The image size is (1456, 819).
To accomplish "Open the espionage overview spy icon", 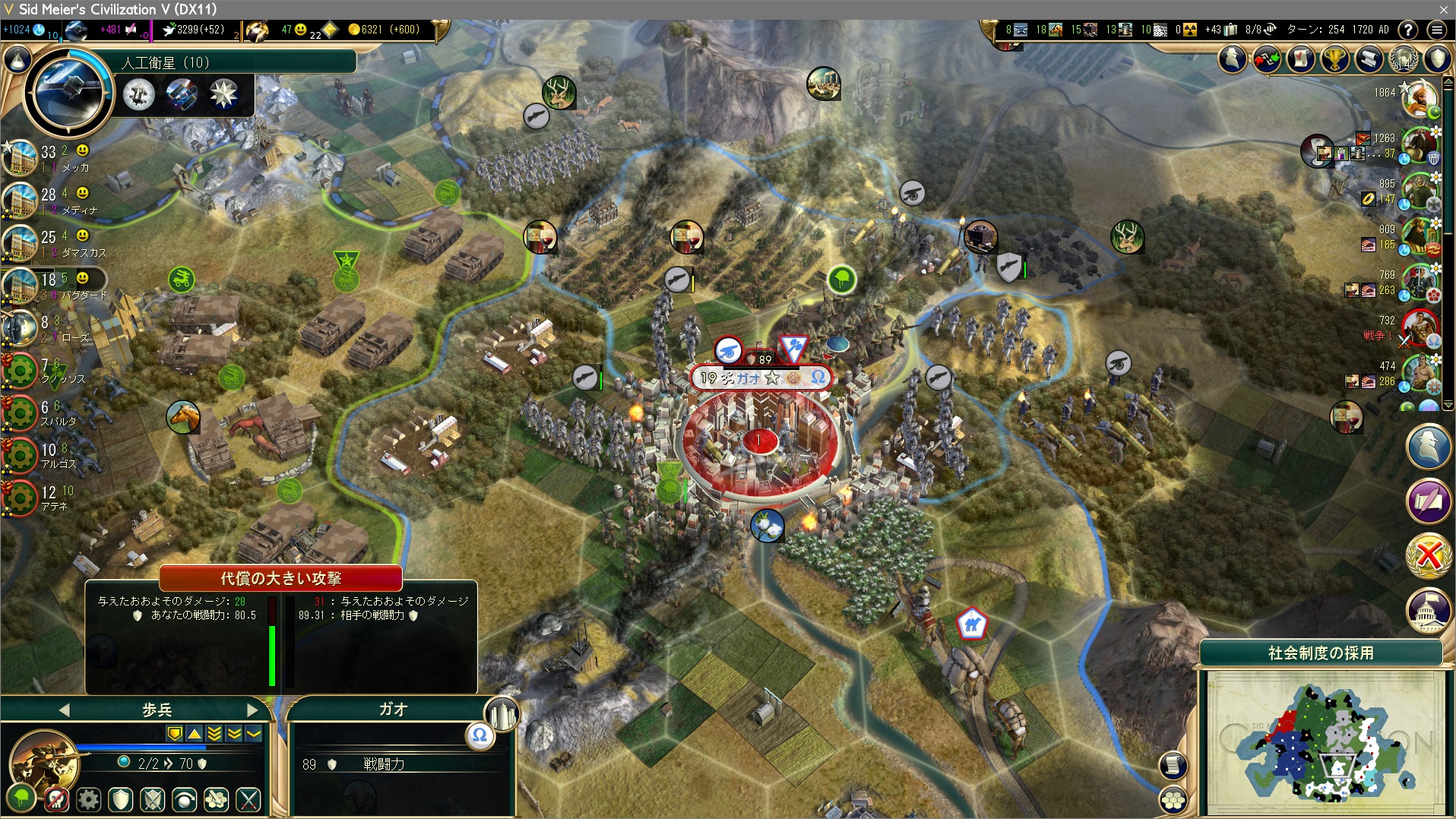I will [1232, 59].
